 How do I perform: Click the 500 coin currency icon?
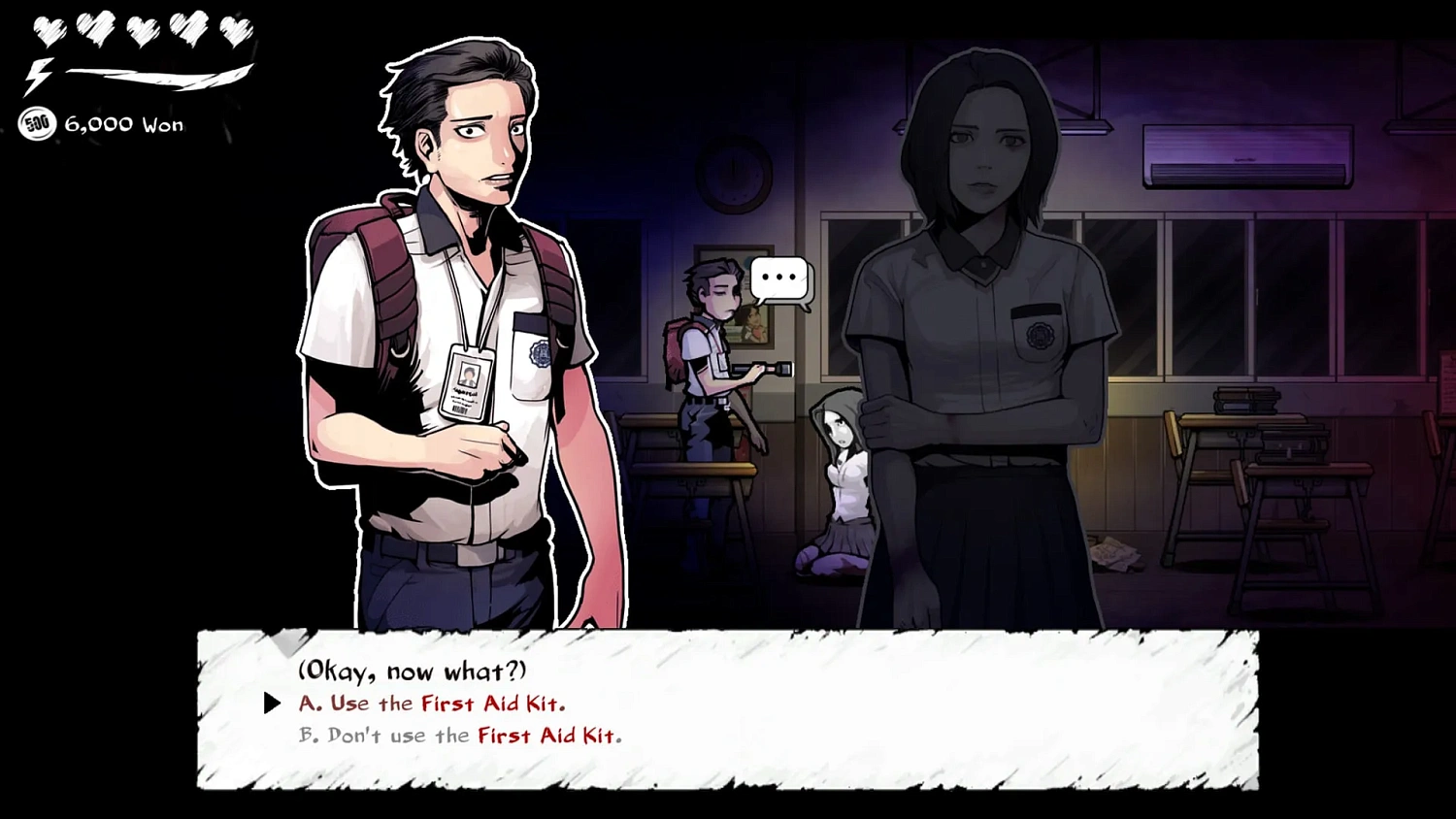coord(37,124)
